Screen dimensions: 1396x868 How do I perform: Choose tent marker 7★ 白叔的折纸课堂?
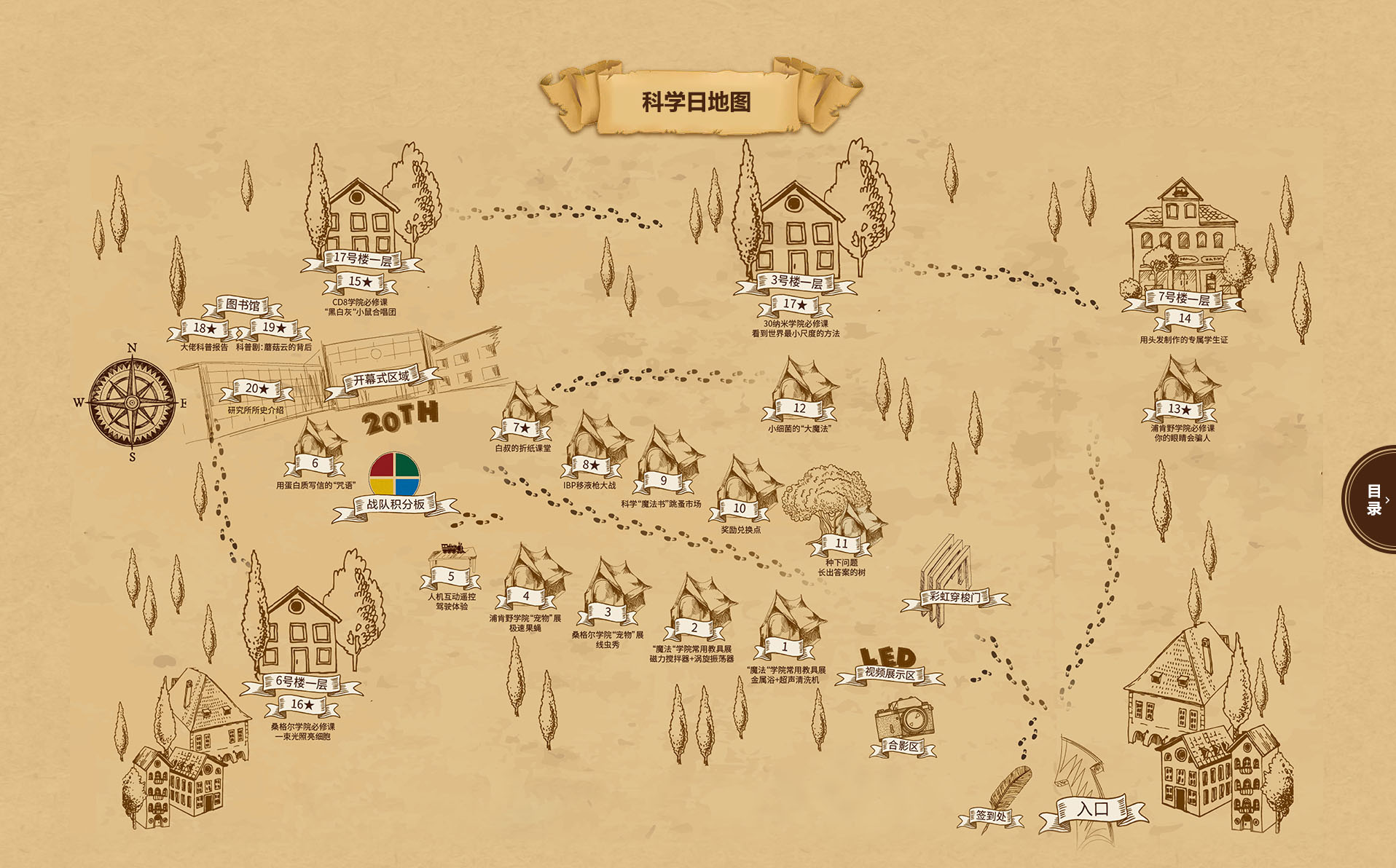[522, 427]
